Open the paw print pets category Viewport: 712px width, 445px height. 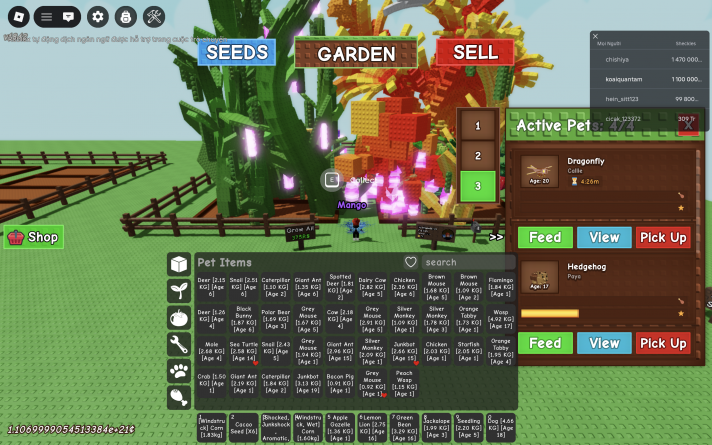pyautogui.click(x=179, y=371)
